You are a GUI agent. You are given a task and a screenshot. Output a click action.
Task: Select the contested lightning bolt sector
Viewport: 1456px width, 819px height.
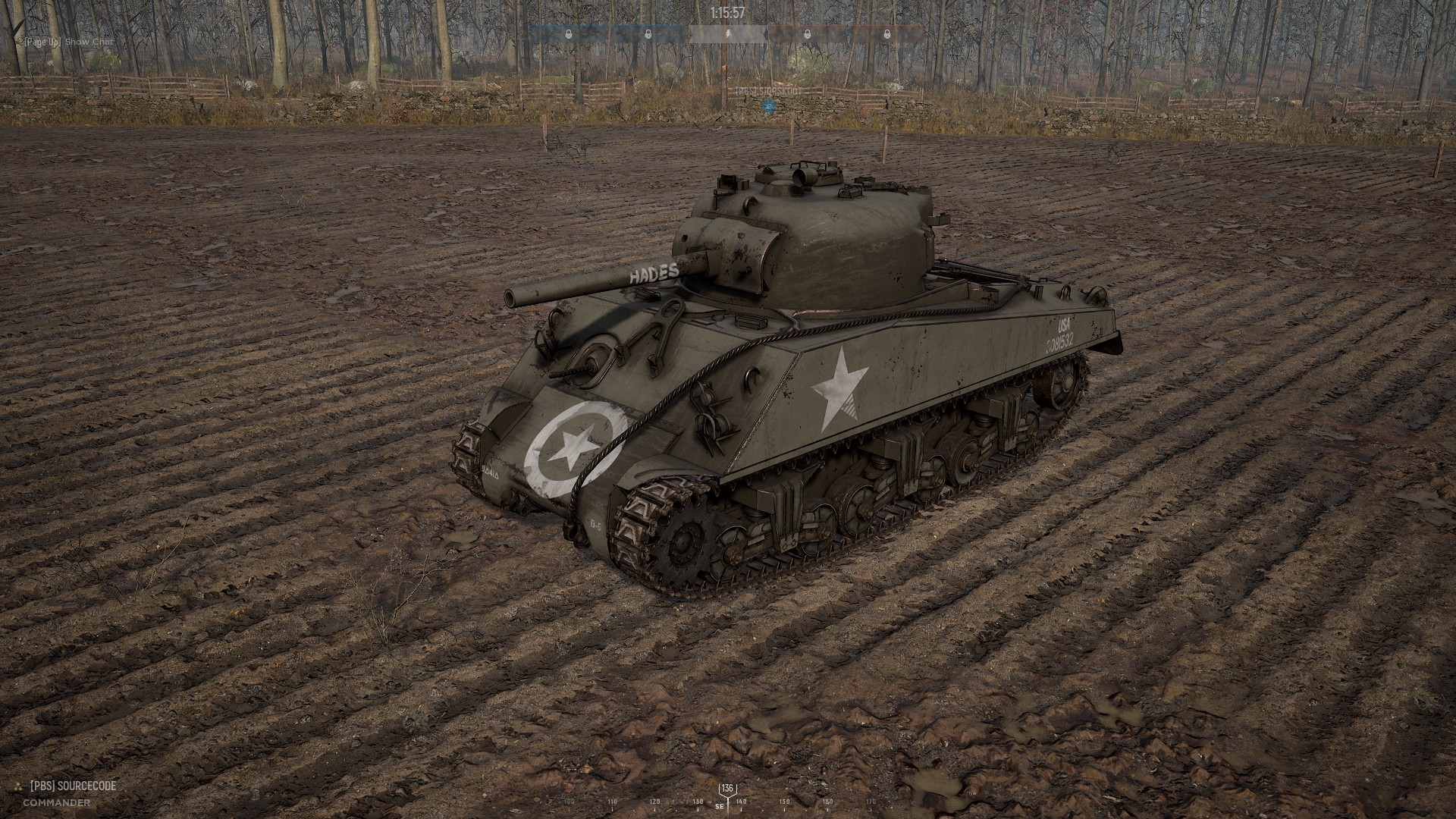coord(727,34)
